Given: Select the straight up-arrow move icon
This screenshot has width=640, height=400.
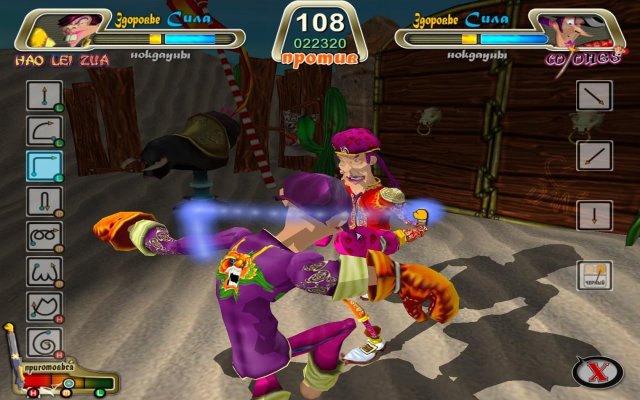Looking at the screenshot, I should tap(44, 96).
